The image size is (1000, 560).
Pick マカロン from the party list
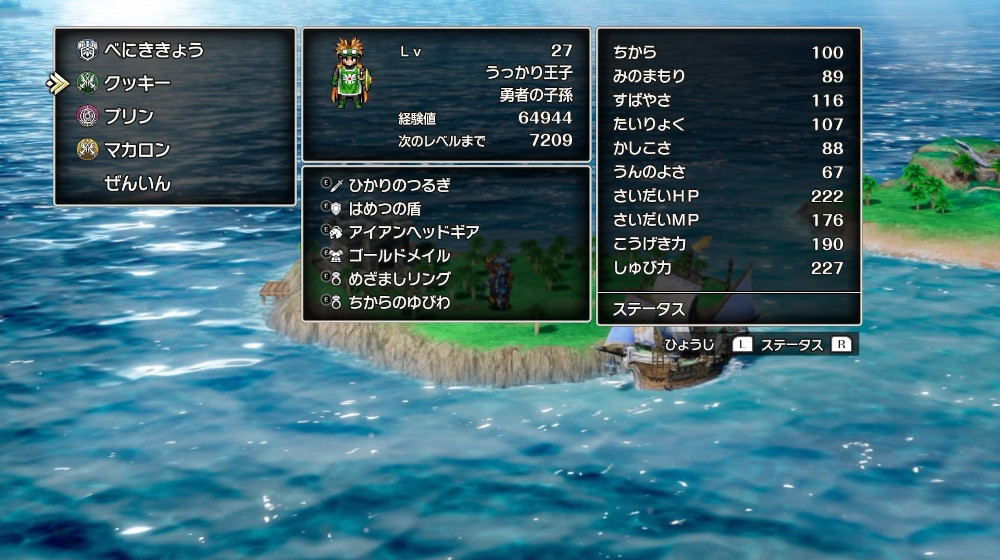[x=137, y=150]
